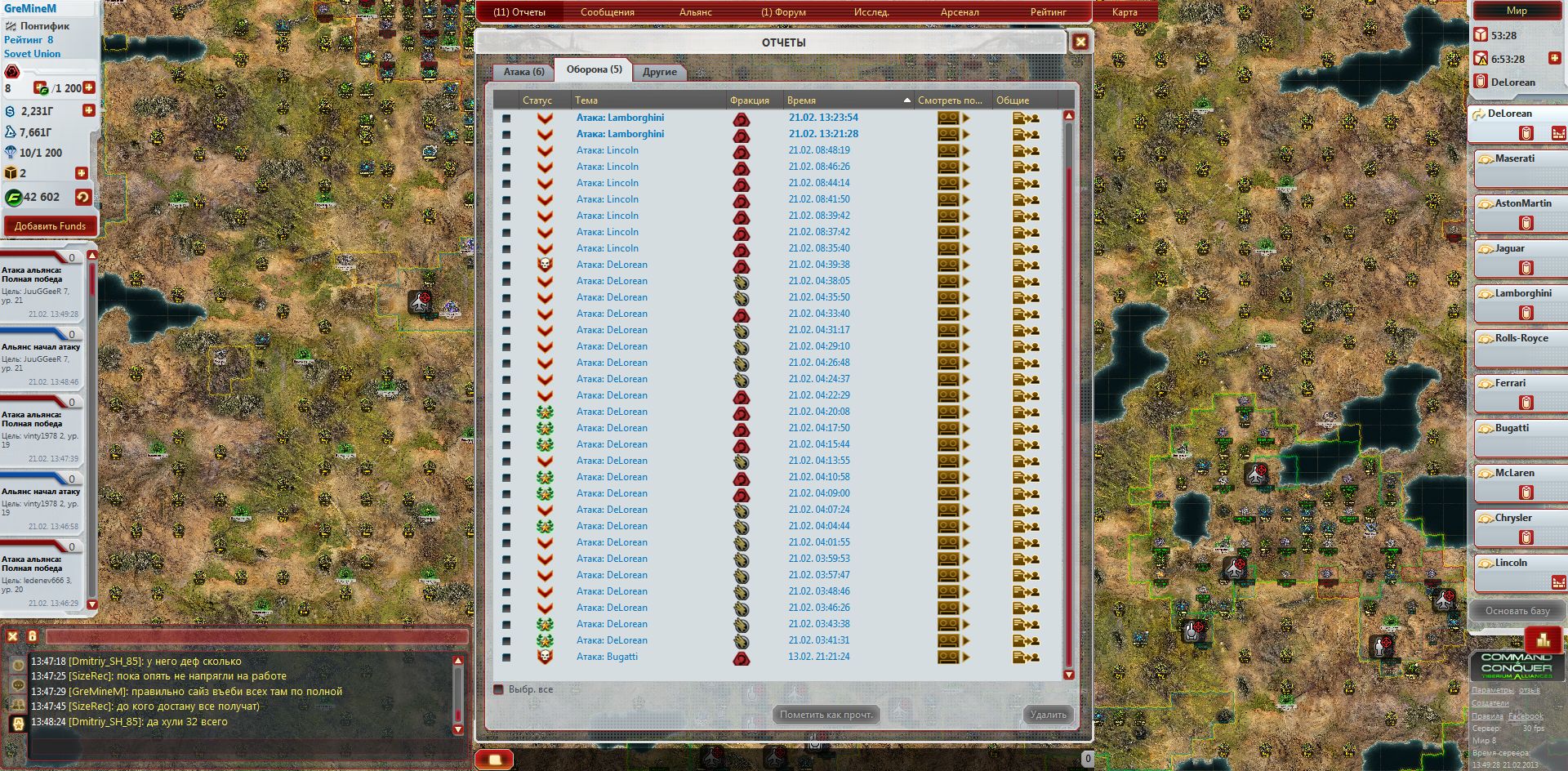The image size is (1568, 771).
Task: Open the Альянс menu
Action: coord(695,12)
